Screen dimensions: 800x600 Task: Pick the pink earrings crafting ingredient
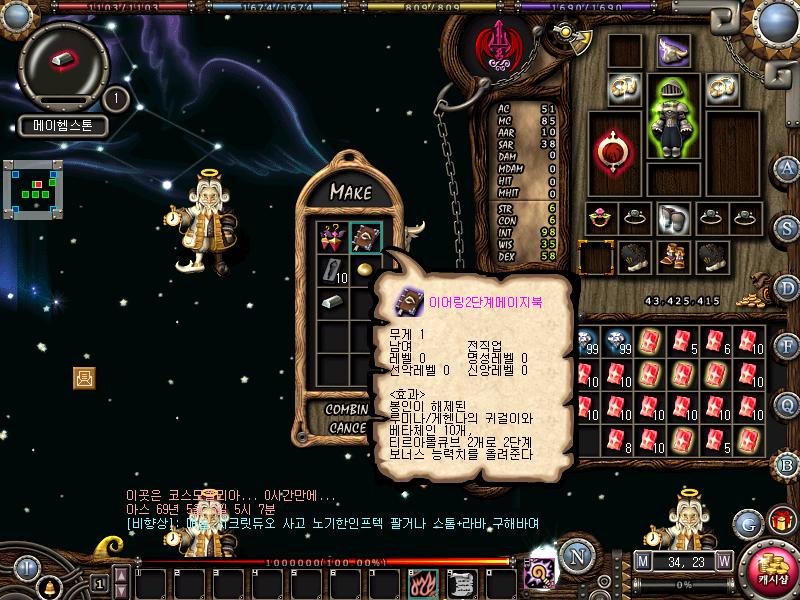(x=331, y=238)
